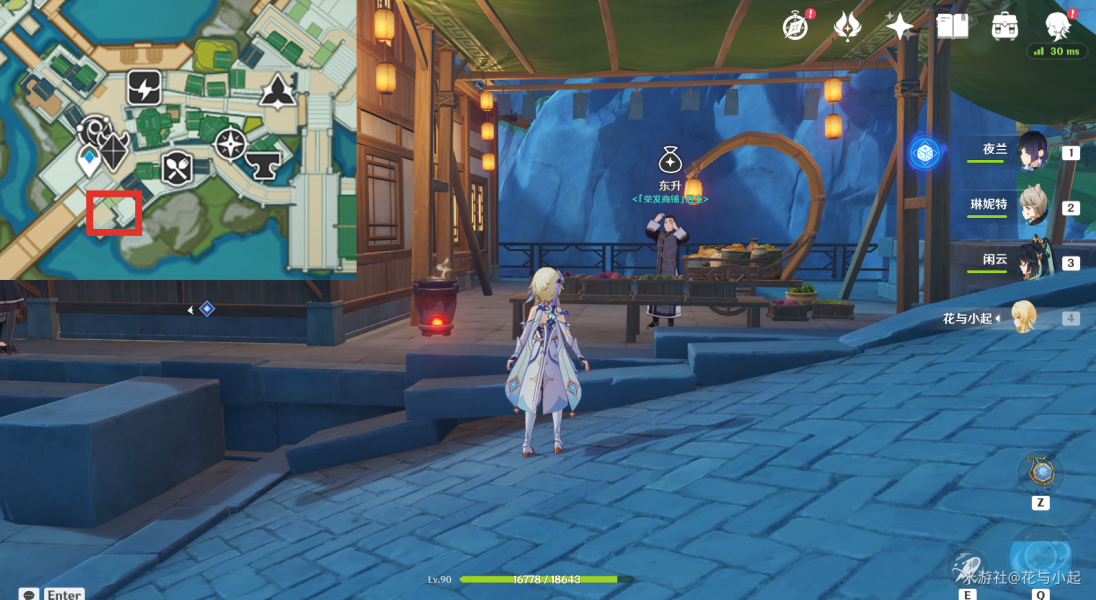Trigger the glowing blue elemental burst
This screenshot has width=1096, height=600.
coord(1040,558)
